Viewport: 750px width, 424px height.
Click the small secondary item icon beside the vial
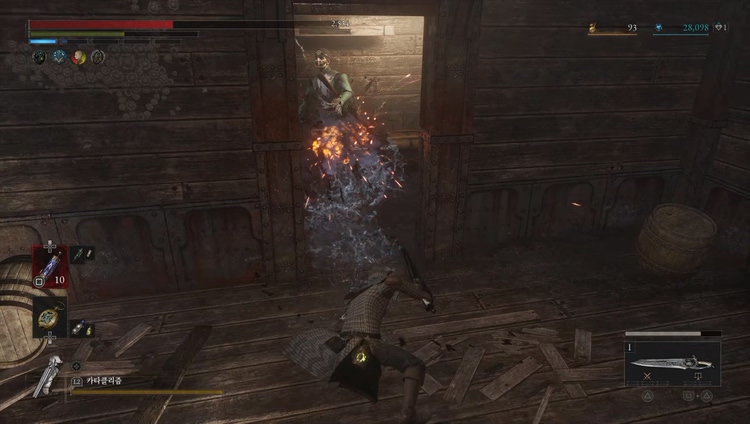point(82,254)
